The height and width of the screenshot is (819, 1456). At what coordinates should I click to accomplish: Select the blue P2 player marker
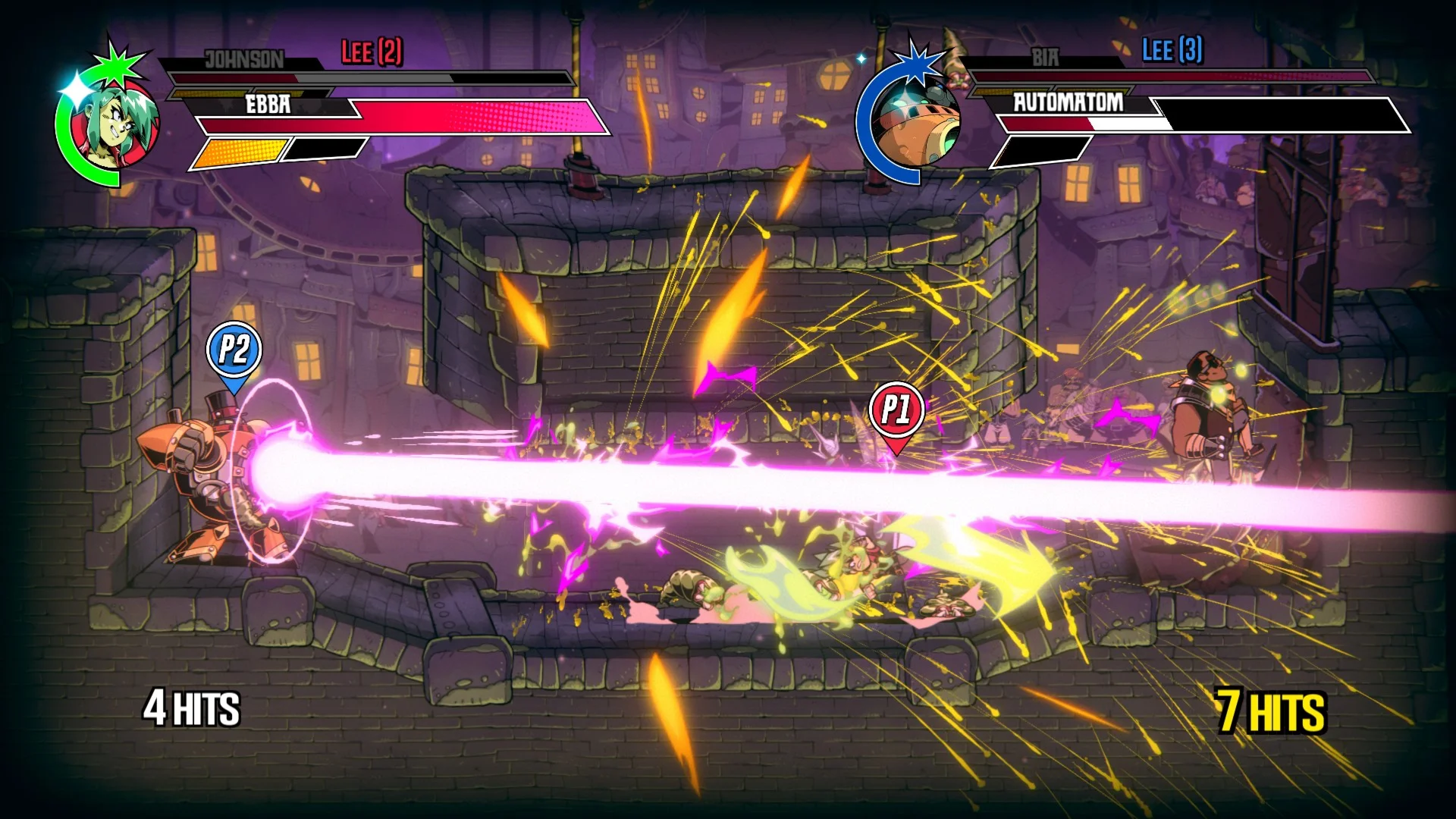(x=234, y=351)
